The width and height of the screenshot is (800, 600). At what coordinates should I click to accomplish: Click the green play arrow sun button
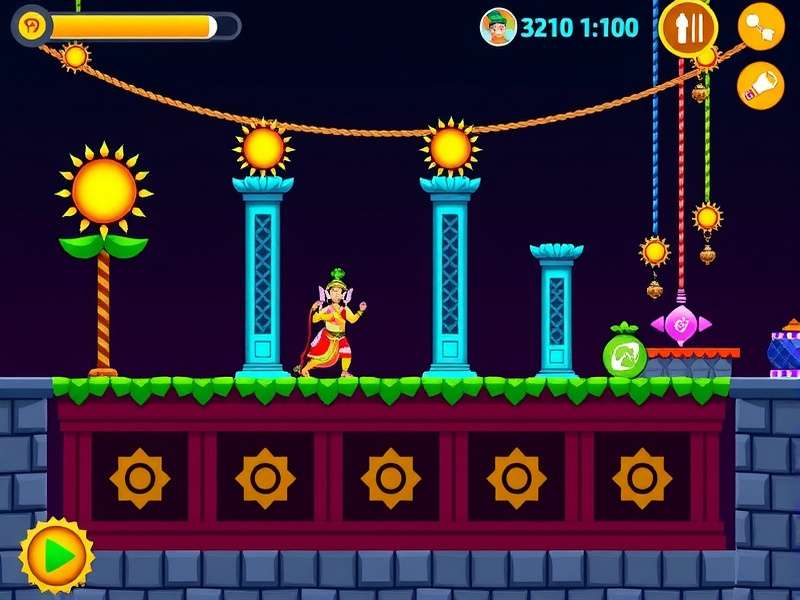55,553
